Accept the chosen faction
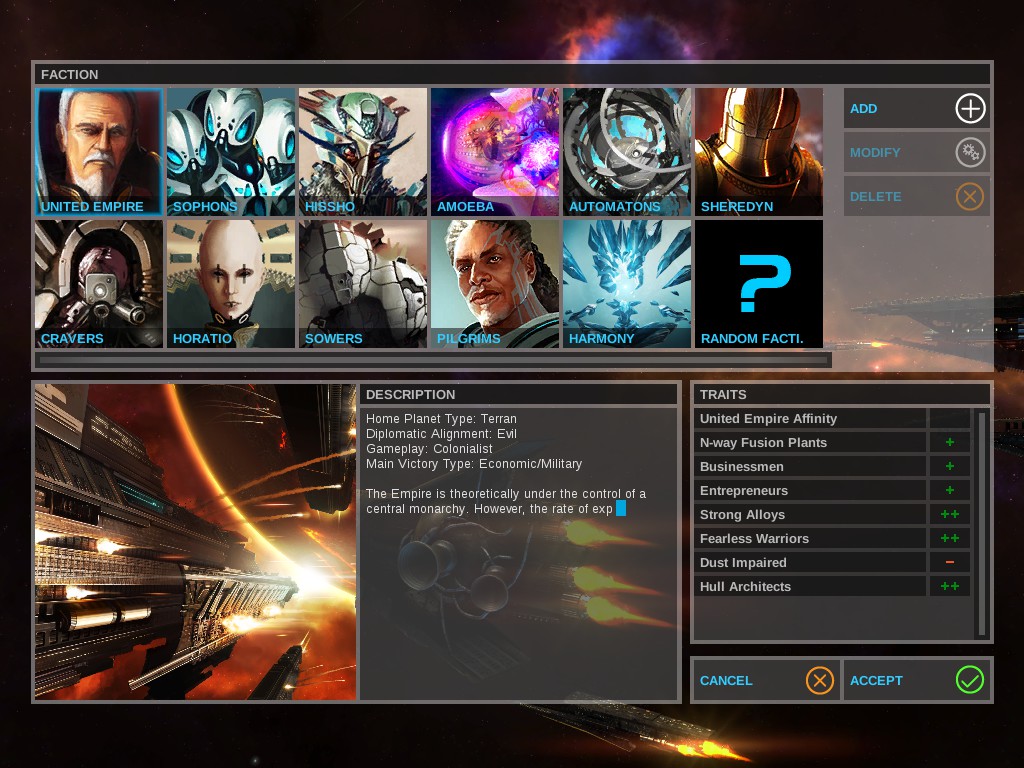This screenshot has height=768, width=1024. coord(917,680)
